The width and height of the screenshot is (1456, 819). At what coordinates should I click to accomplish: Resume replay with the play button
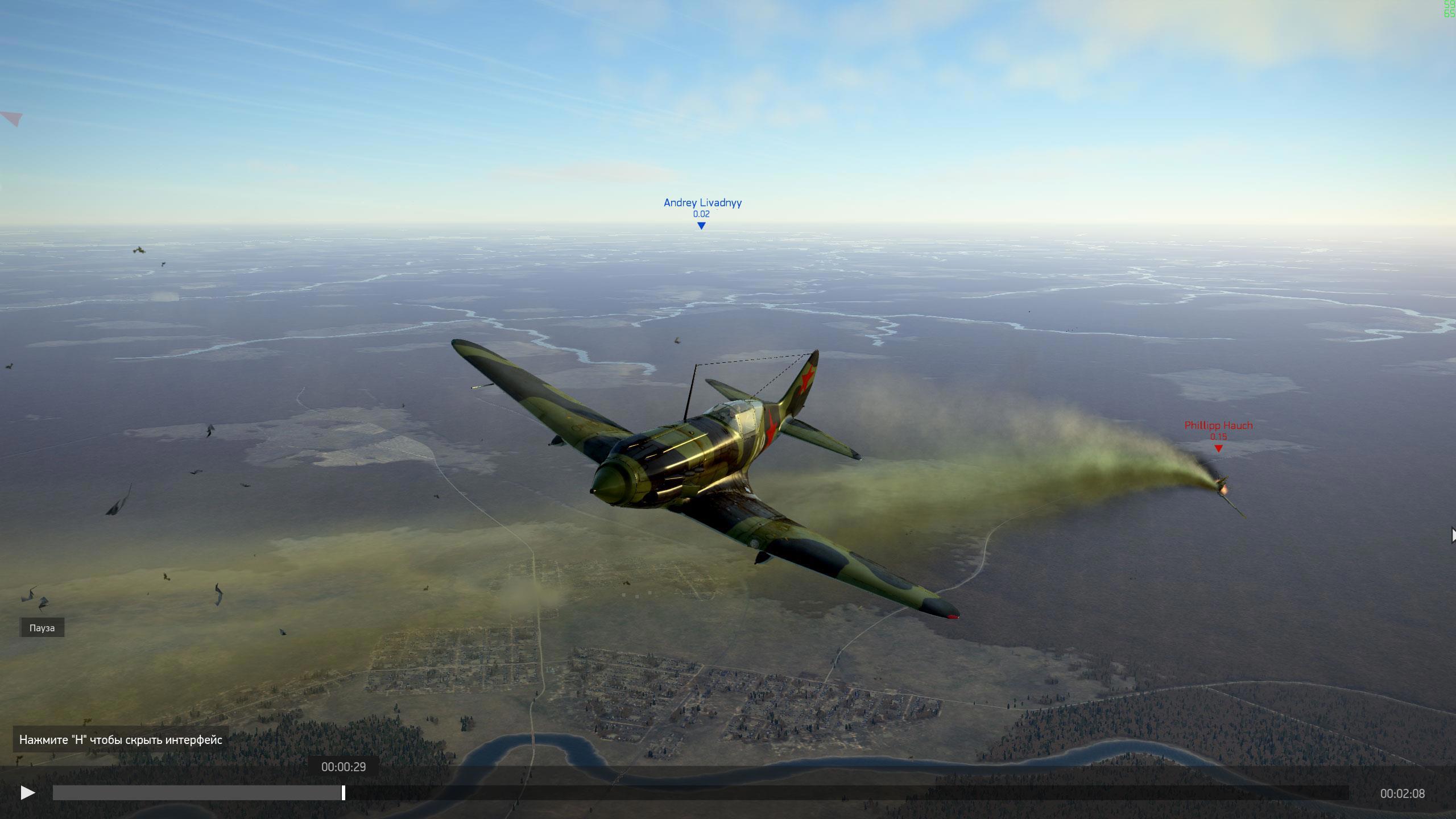tap(27, 793)
